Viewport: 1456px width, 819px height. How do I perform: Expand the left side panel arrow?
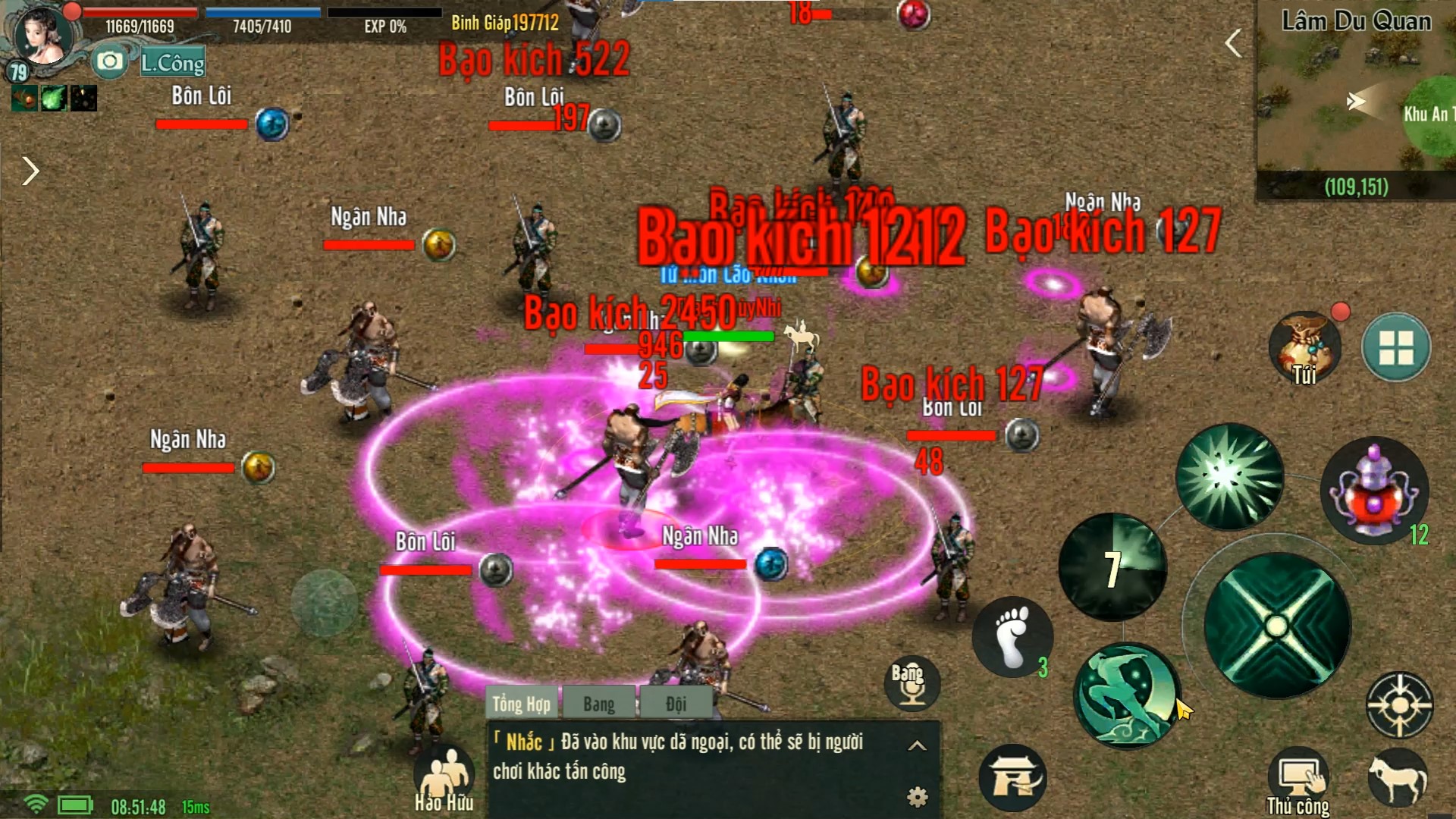pos(30,171)
